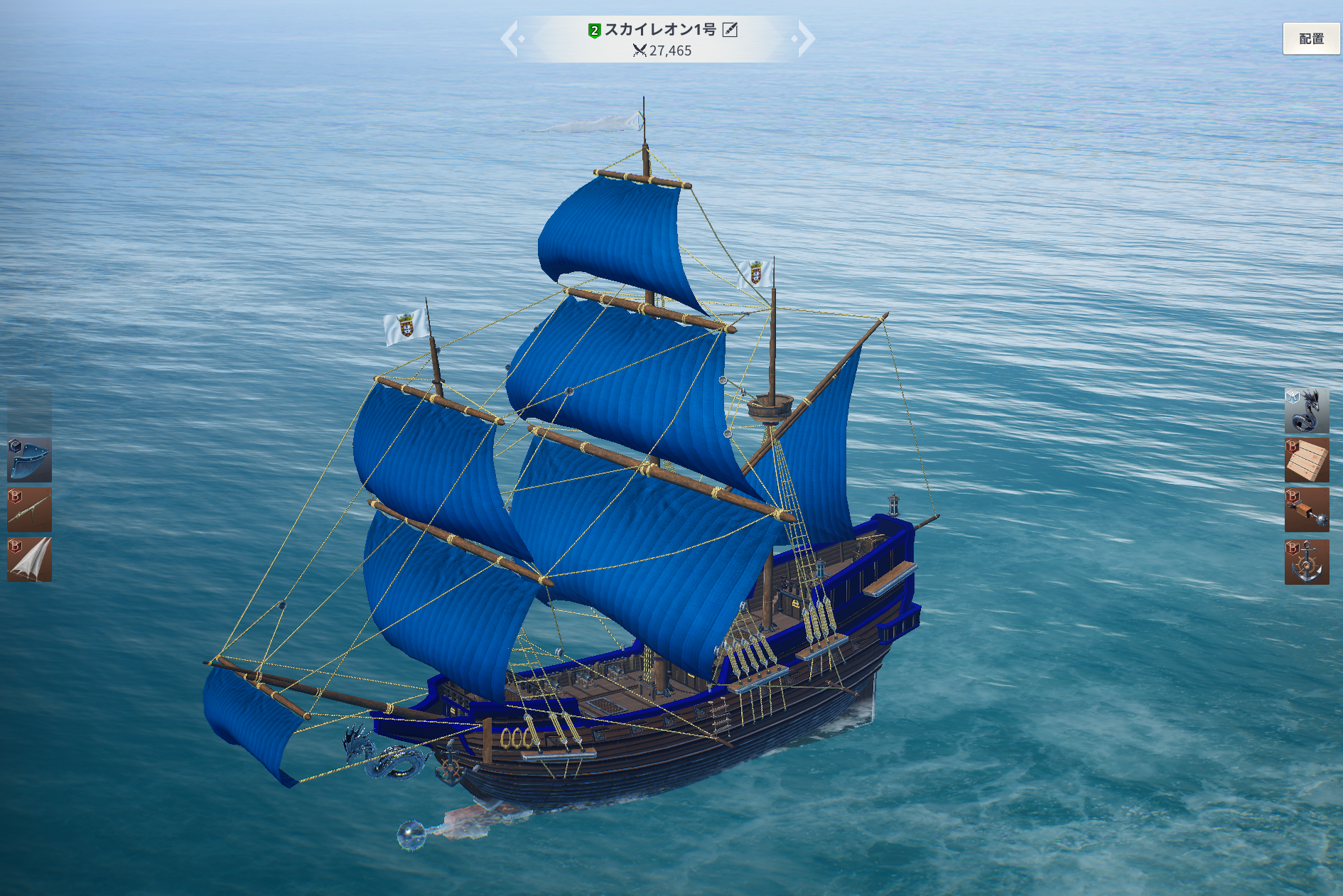The image size is (1343, 896).
Task: Select the blue armor plate equipment slot
Action: (29, 460)
